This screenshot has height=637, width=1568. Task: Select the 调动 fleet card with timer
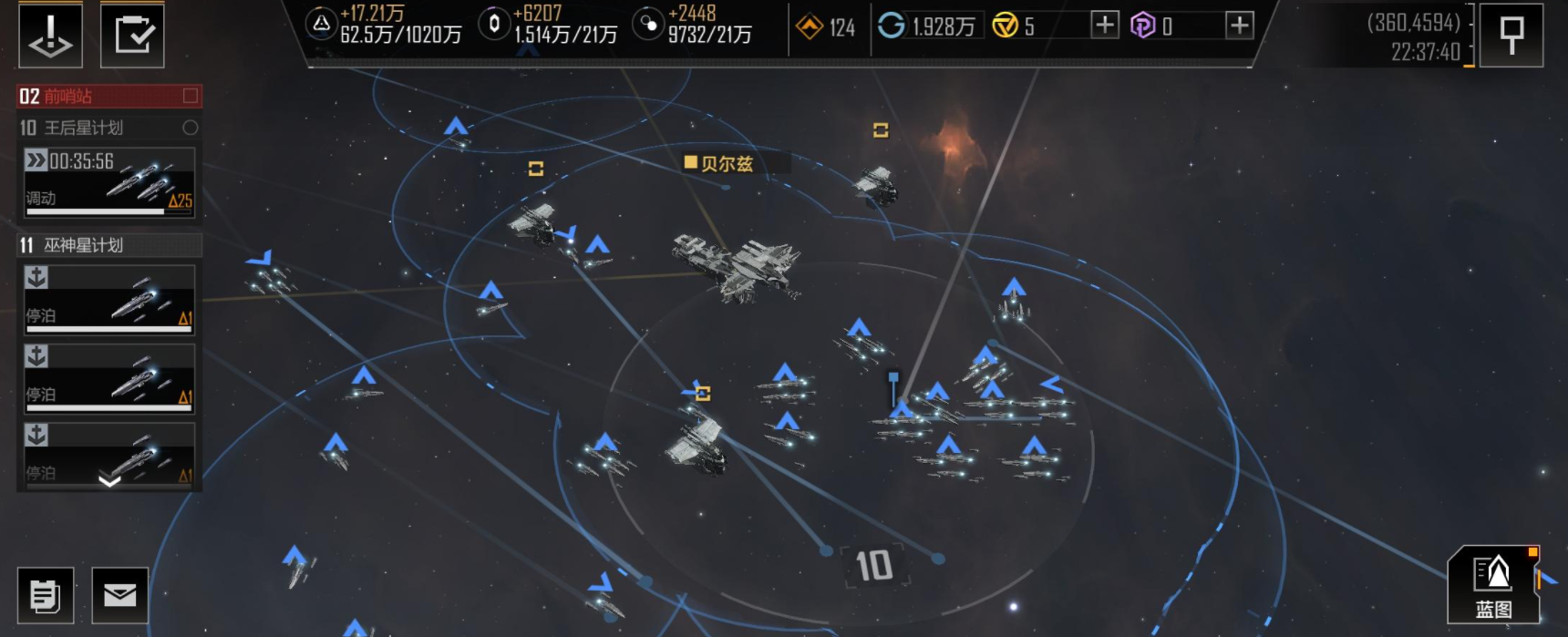pyautogui.click(x=109, y=182)
